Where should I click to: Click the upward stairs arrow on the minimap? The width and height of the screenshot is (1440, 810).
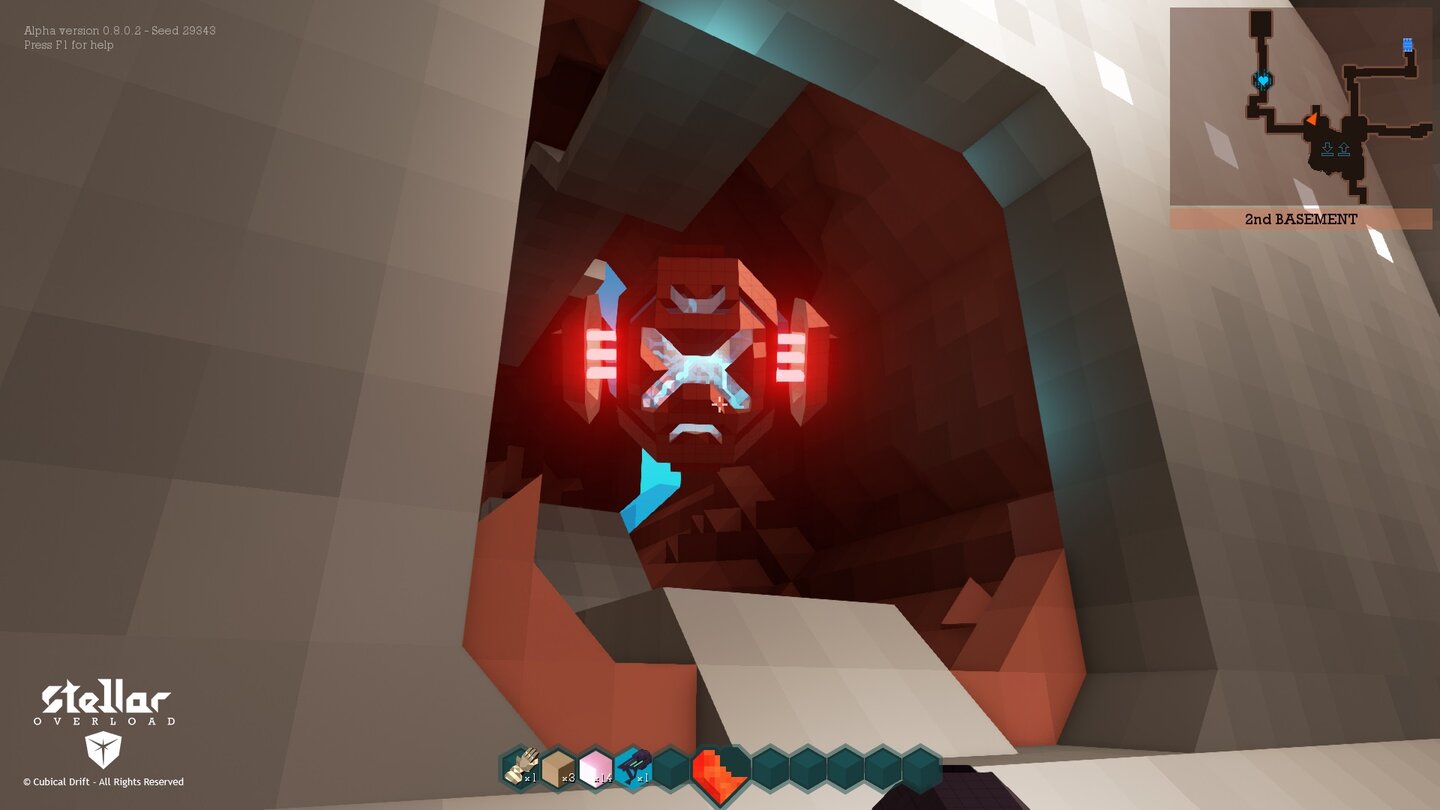[1343, 147]
